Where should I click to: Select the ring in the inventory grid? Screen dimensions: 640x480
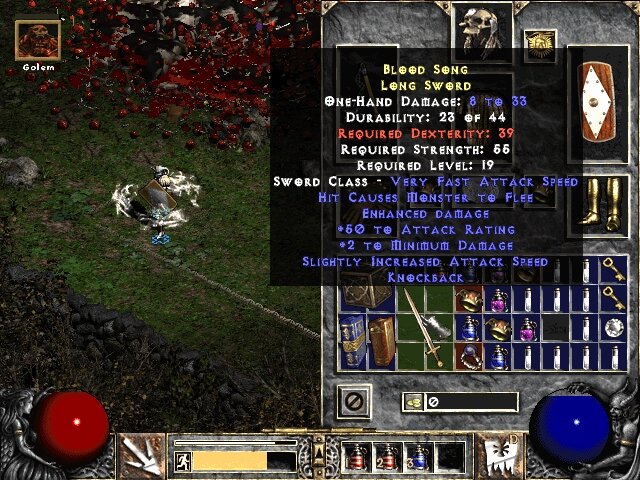(468, 355)
